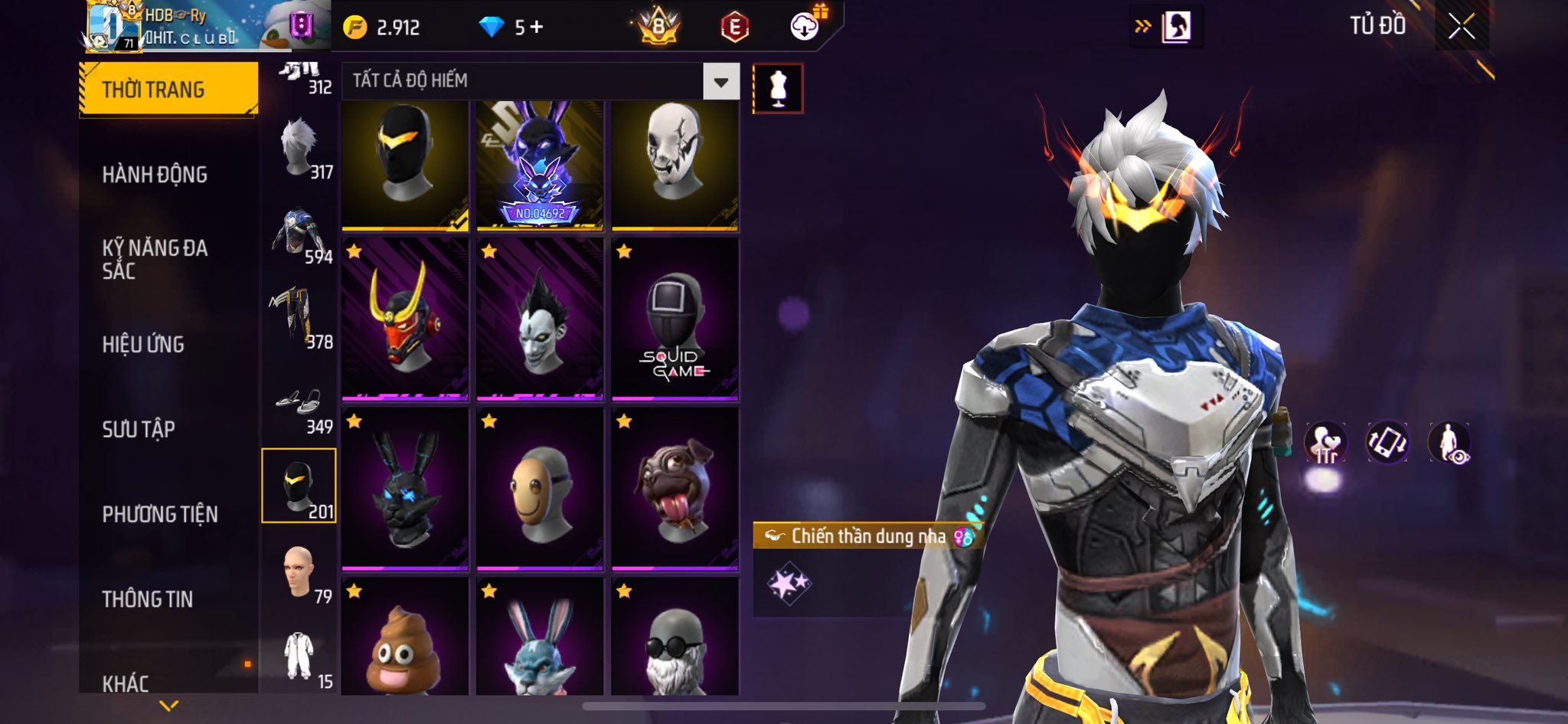This screenshot has width=1568, height=724.
Task: Switch to Phương Tiện tab
Action: pos(160,514)
